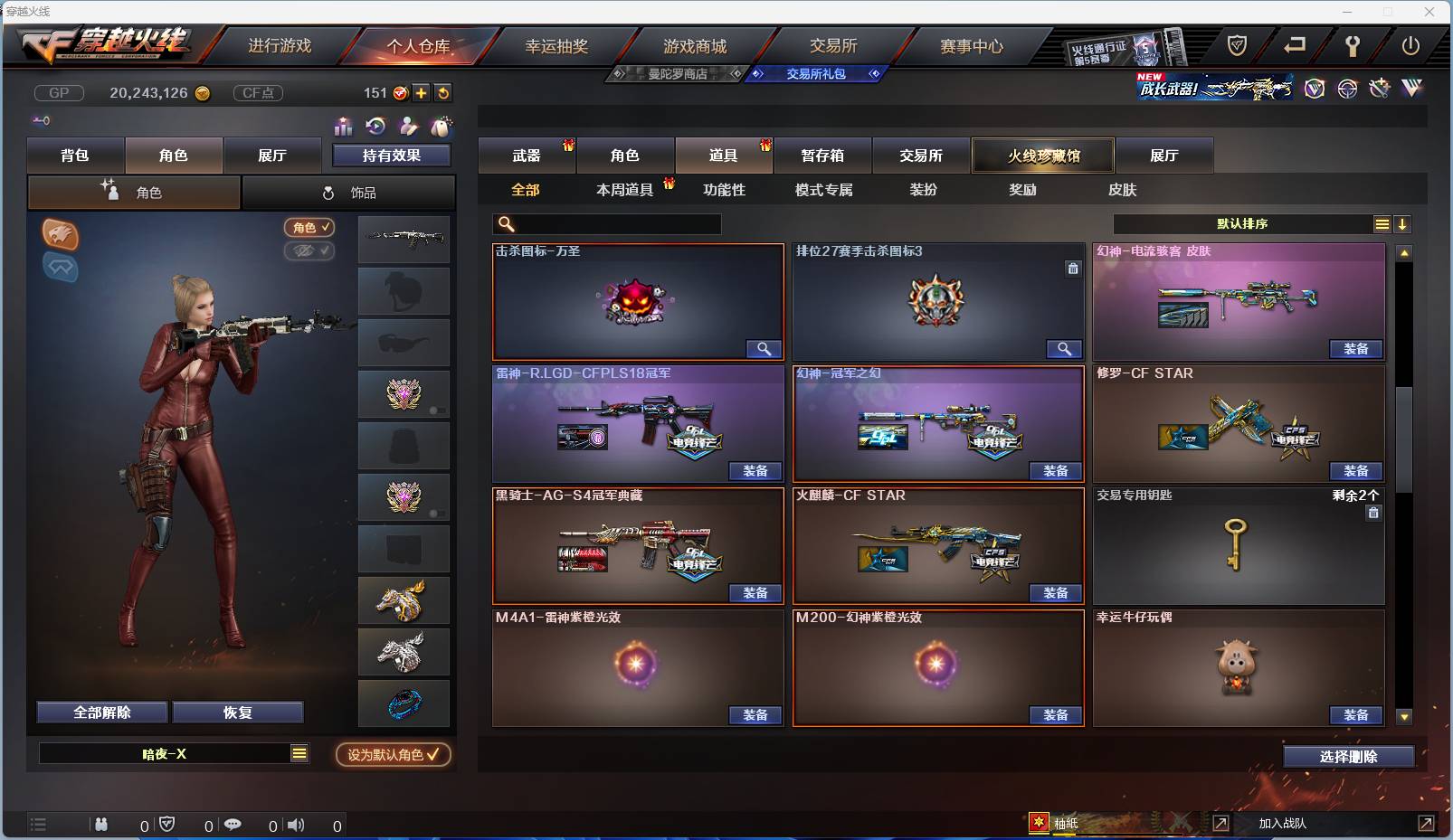The image size is (1453, 840).
Task: Equip 幻神-电流骇客 皮肤 via its 装备 button
Action: (1355, 349)
